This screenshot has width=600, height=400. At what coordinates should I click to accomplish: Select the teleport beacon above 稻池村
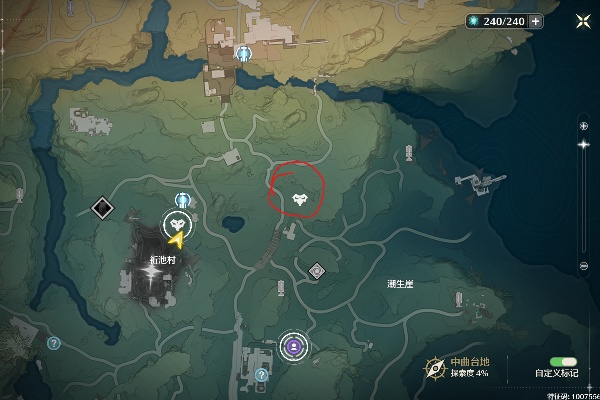[182, 199]
